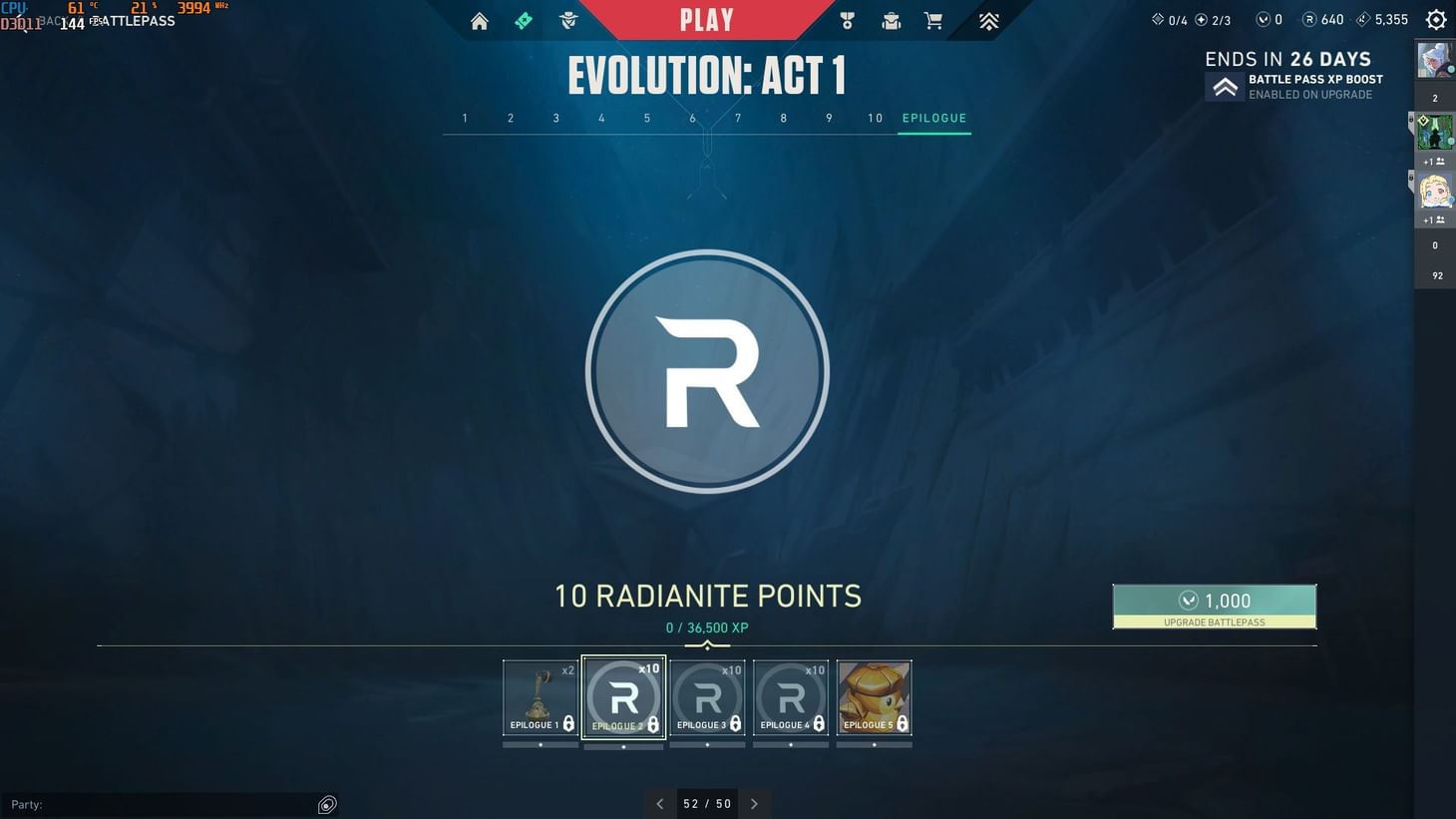Select the green Battlepass ticket icon
This screenshot has width=1456, height=819.
coord(524,20)
